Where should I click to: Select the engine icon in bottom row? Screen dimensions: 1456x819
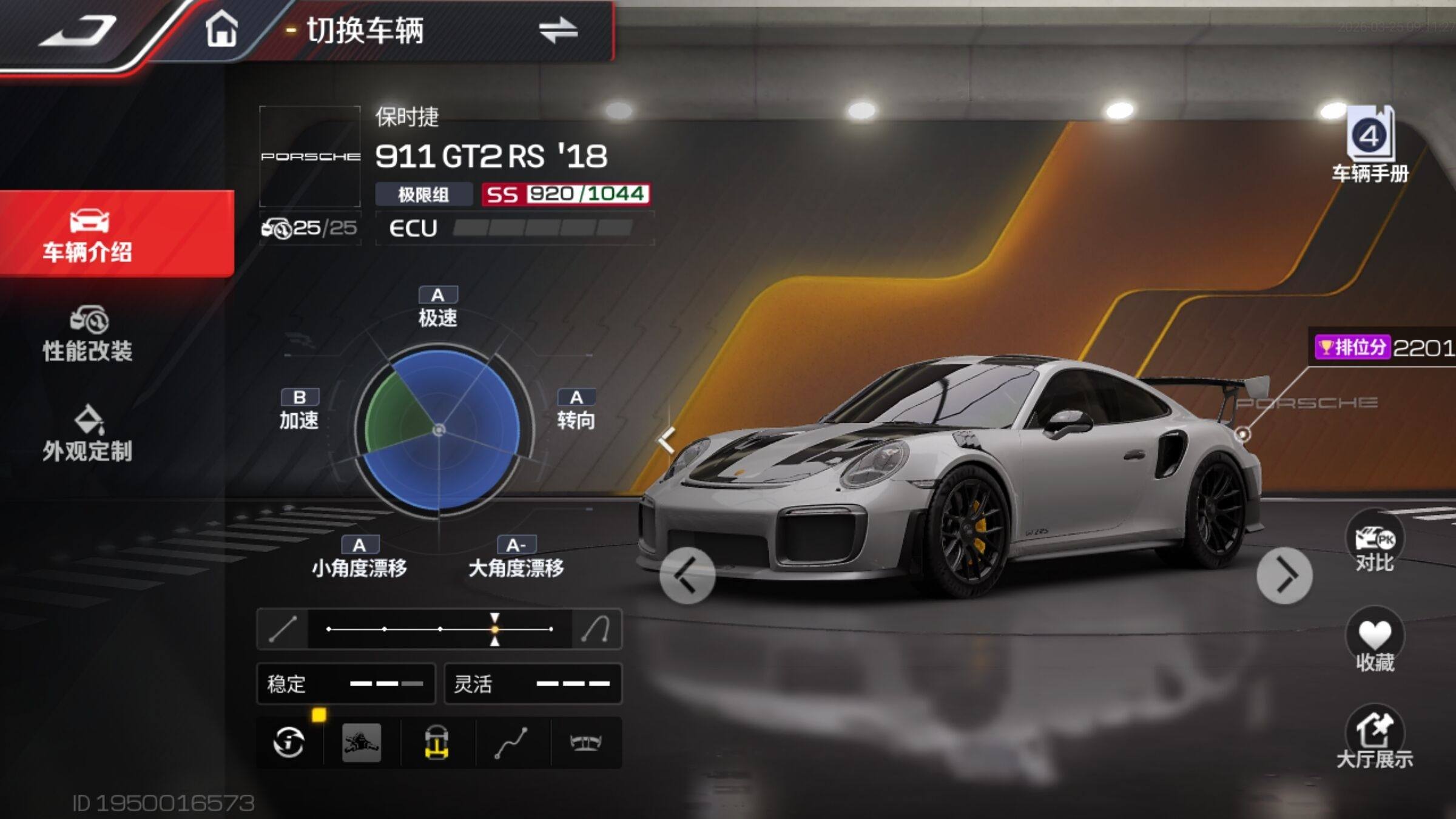tap(362, 742)
